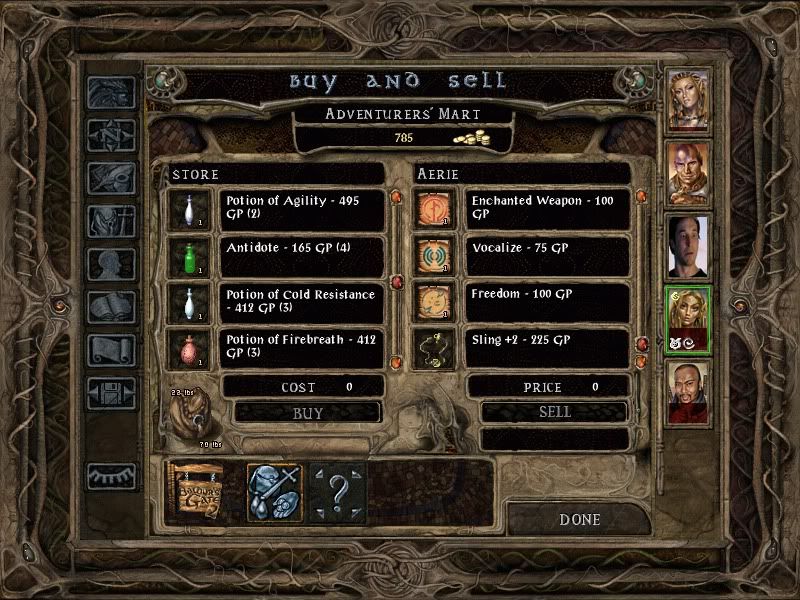Select the bottom red-robed character portrait
800x600 pixels.
click(x=688, y=393)
